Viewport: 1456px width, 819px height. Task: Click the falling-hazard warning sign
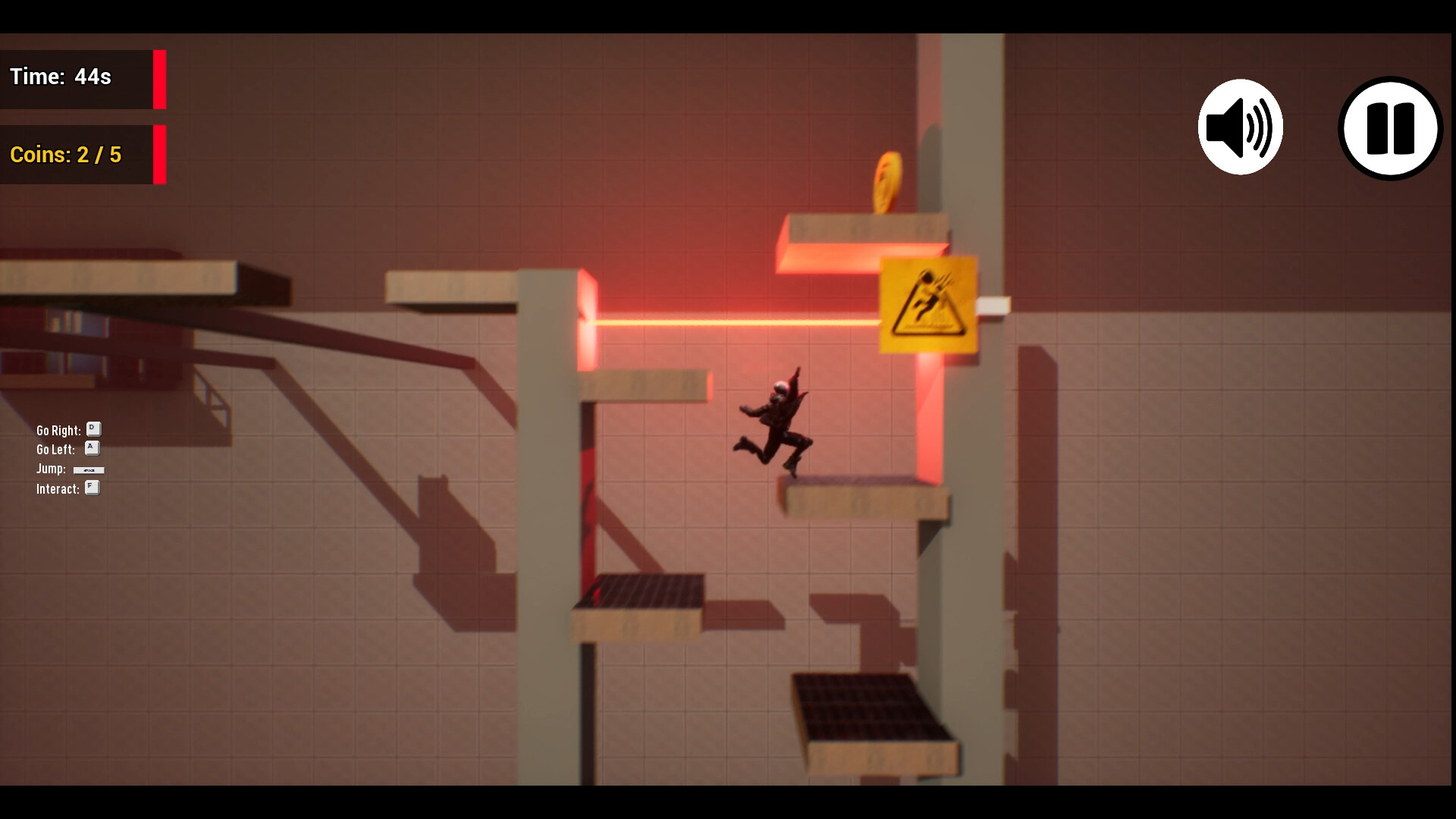pos(927,303)
